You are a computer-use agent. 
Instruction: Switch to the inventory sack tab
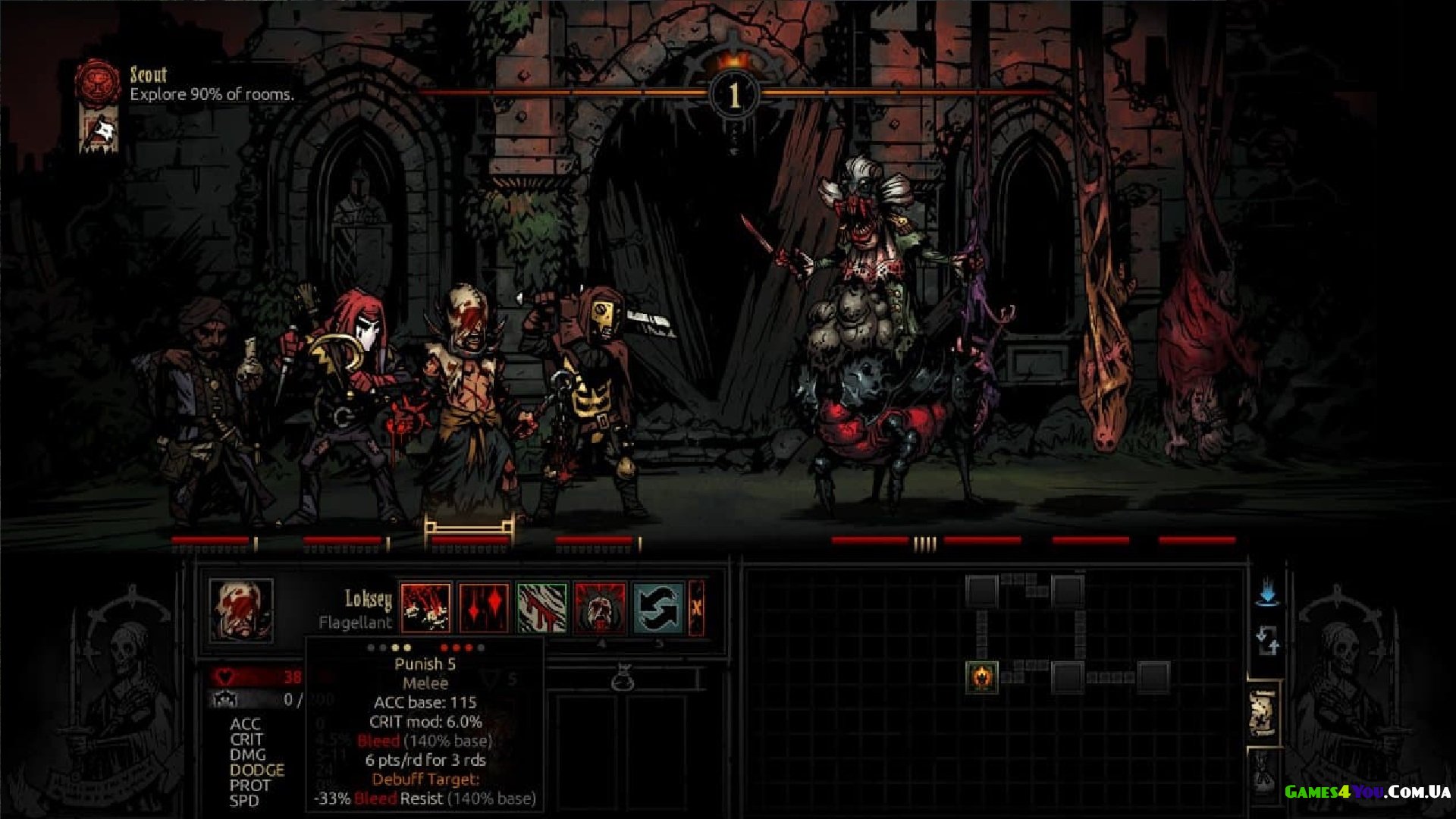click(1263, 775)
